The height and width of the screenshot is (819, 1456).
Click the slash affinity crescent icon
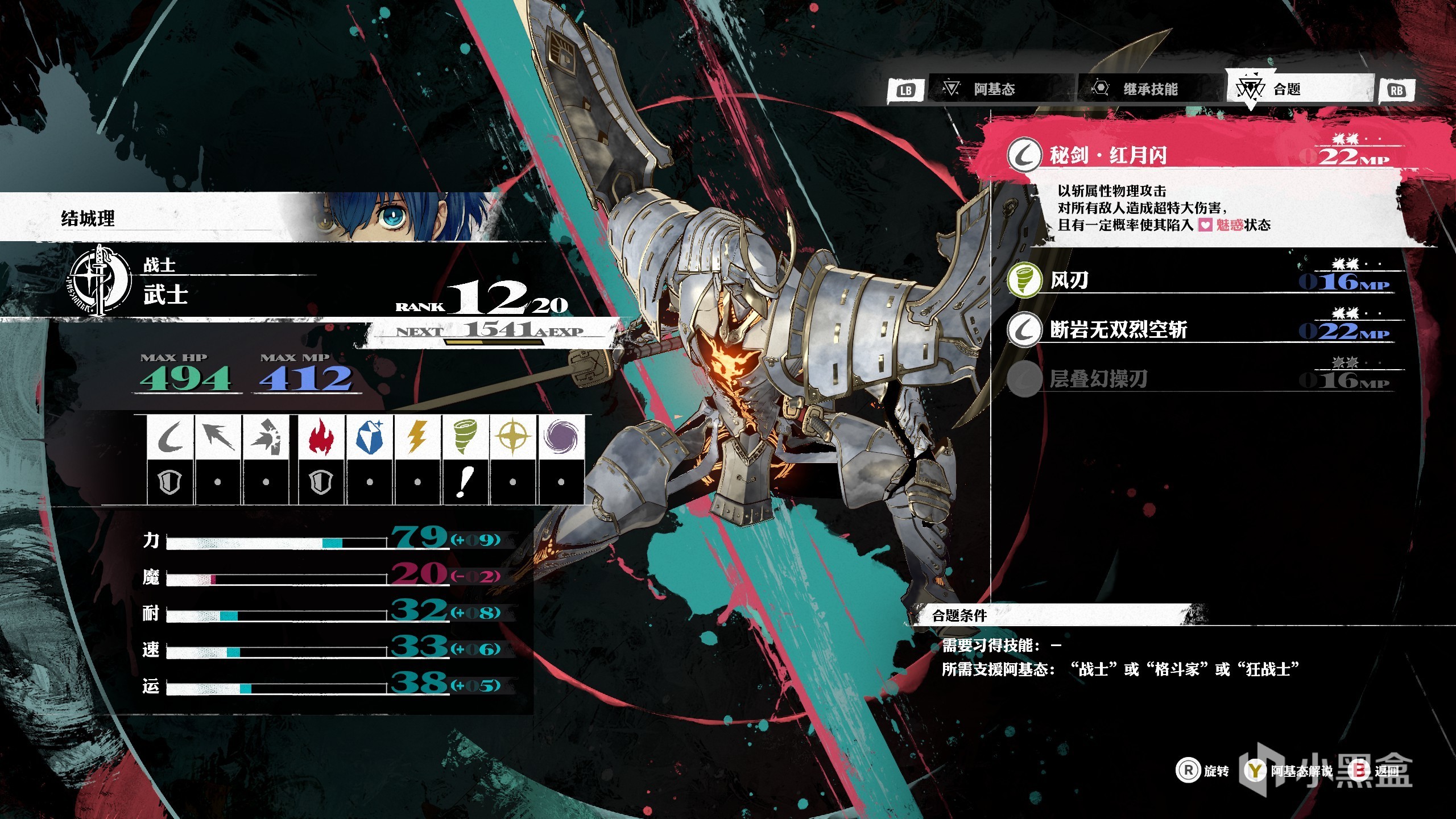click(x=170, y=437)
